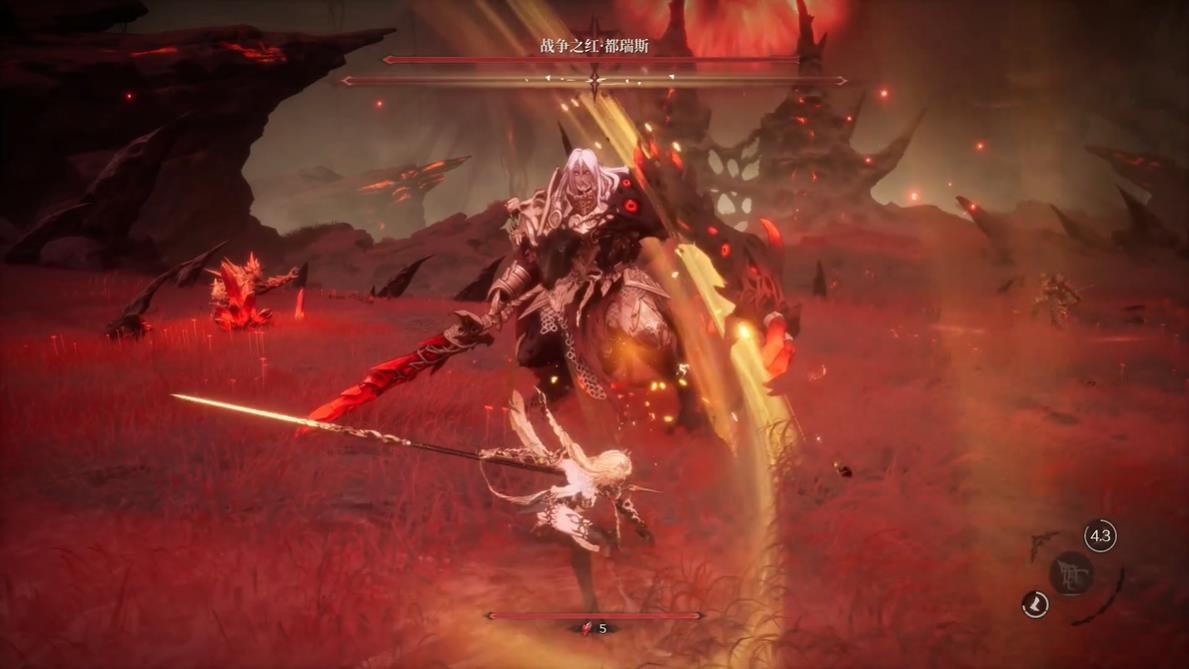
Task: Activate the skill on 4.3 second cooldown
Action: click(x=1100, y=536)
